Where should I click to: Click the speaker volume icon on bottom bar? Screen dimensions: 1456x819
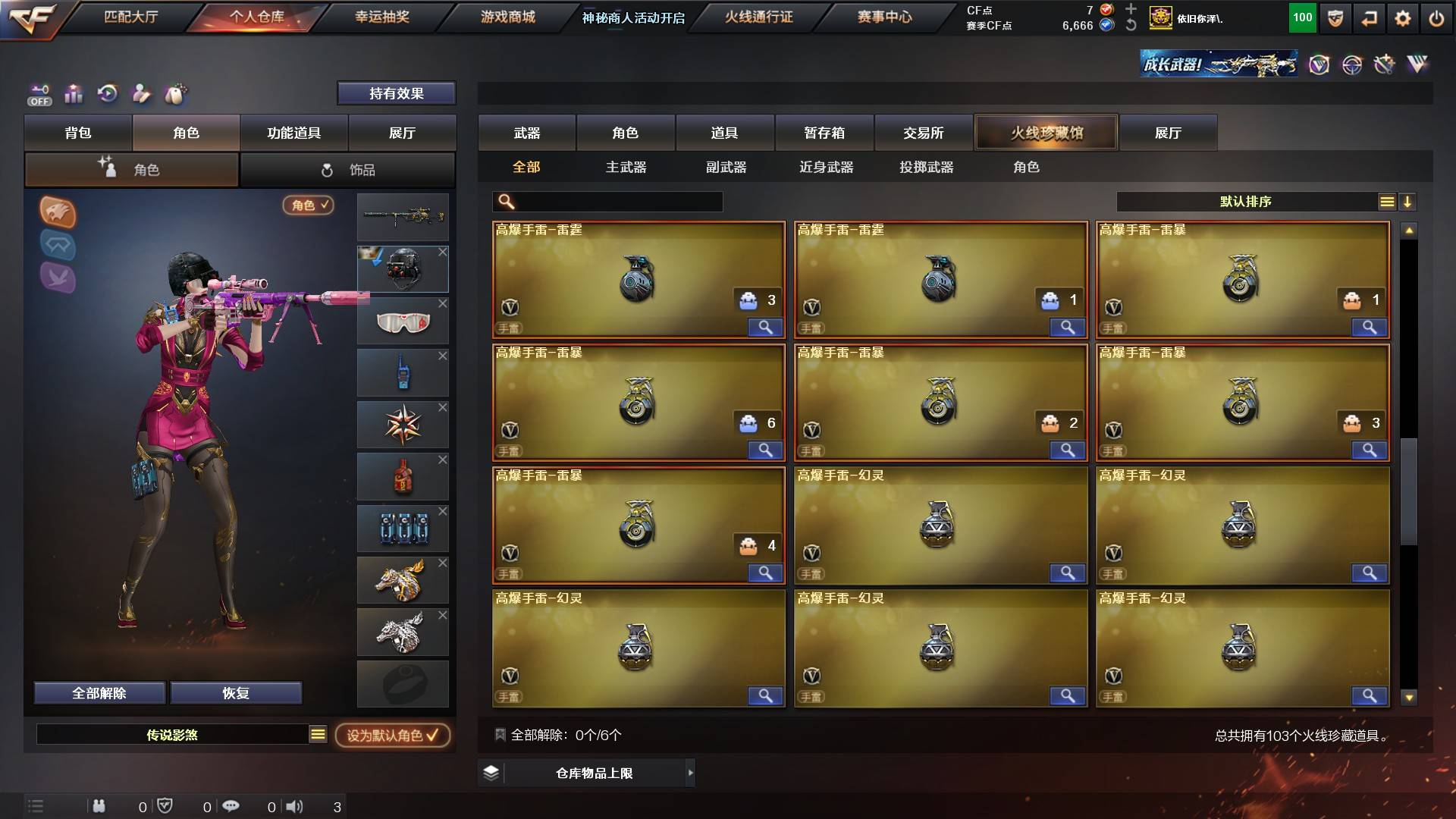click(x=296, y=806)
